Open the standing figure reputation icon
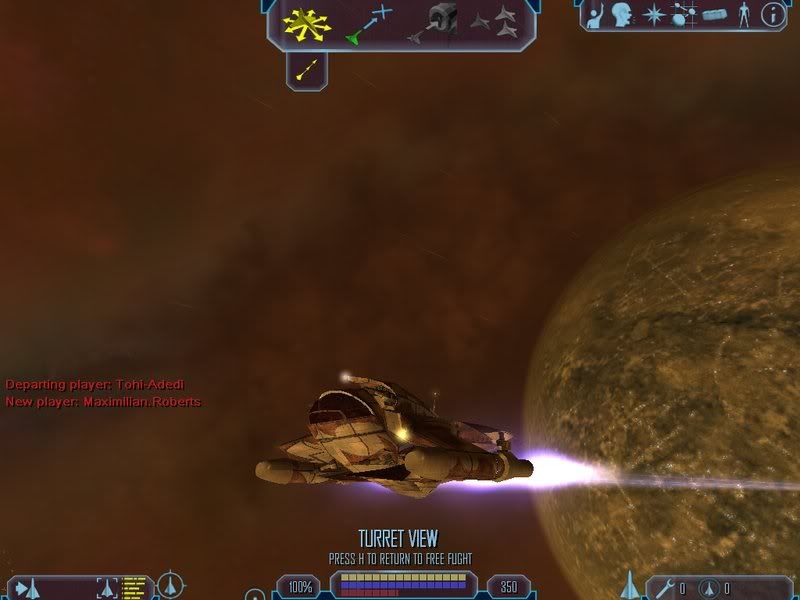 (743, 15)
